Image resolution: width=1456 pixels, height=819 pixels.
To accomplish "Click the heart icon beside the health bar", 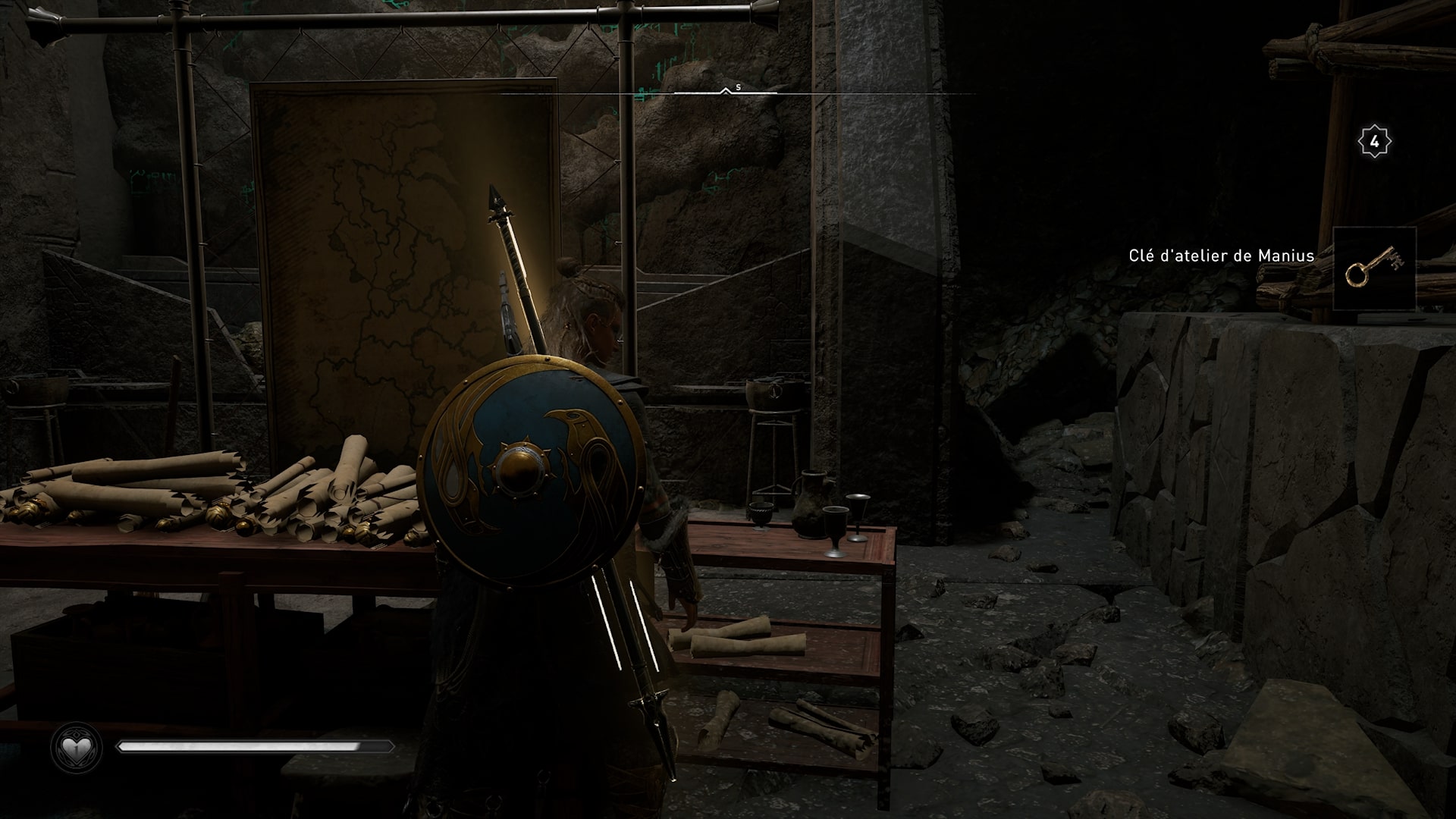I will coord(76,749).
